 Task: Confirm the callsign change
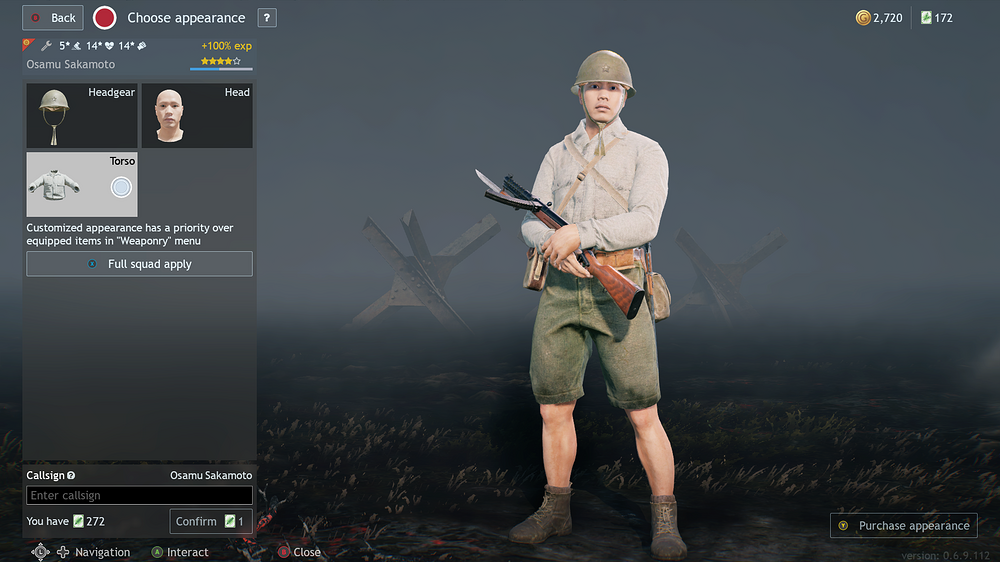[210, 521]
